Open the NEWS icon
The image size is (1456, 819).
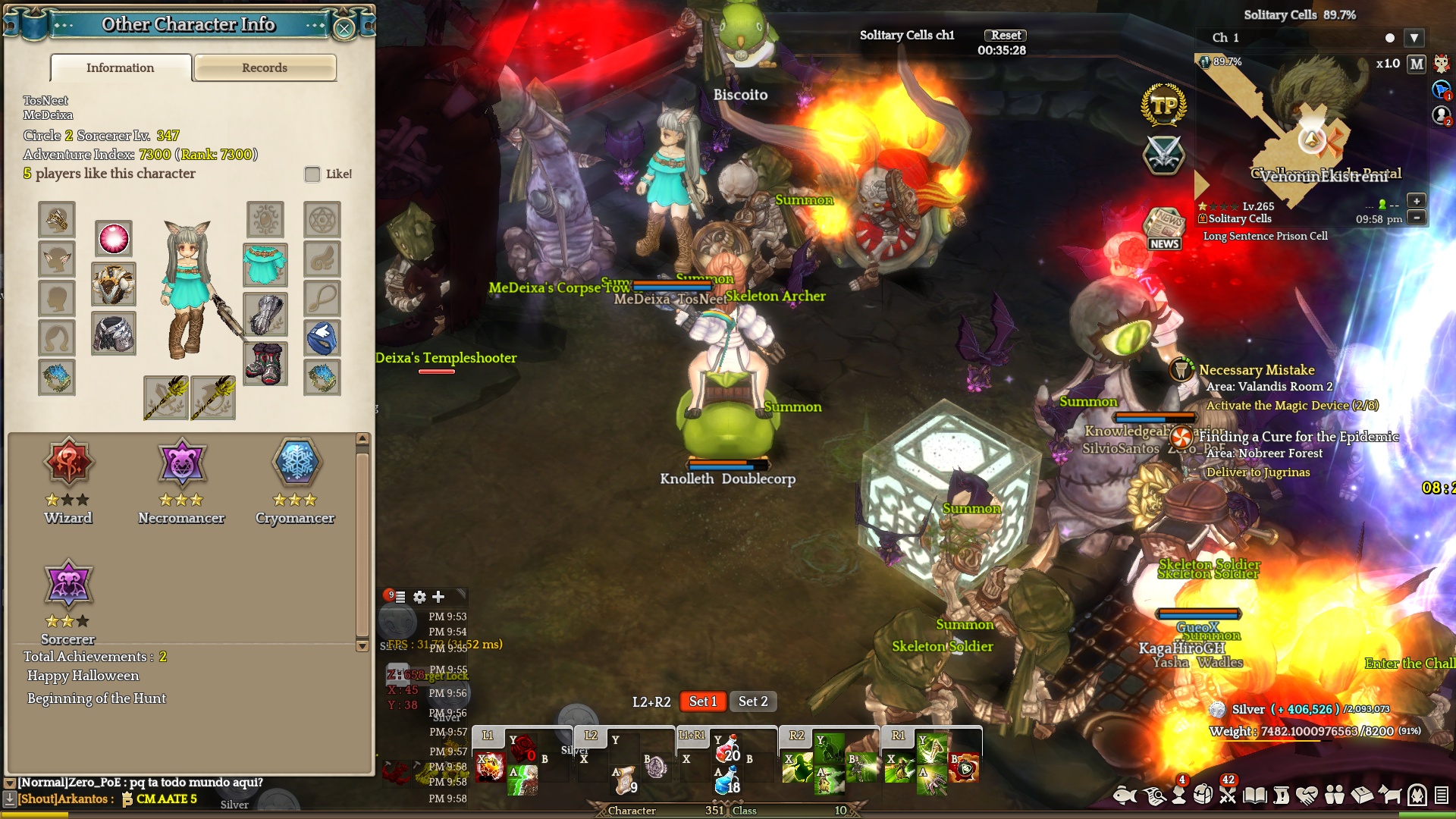1164,229
